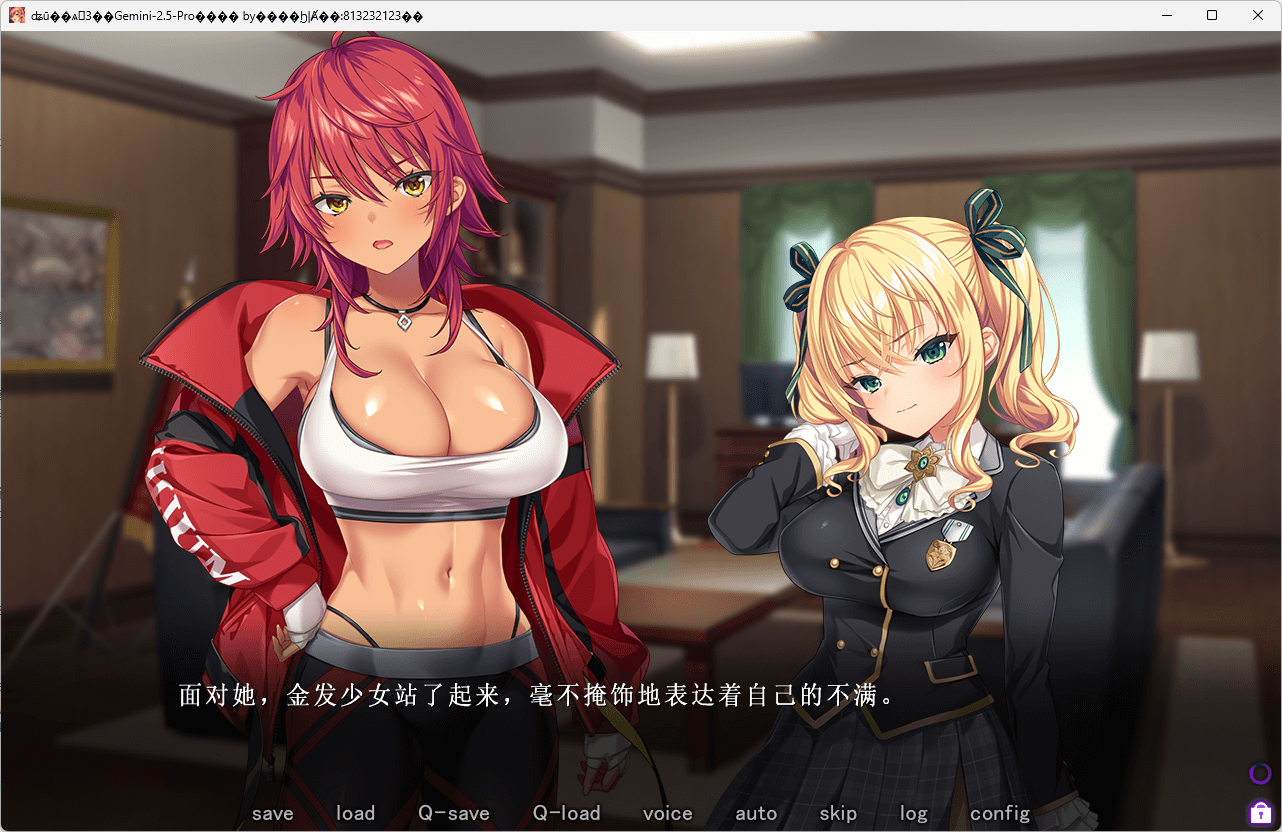Enable auto-play mode
Viewport: 1282px width, 832px height.
coord(756,813)
